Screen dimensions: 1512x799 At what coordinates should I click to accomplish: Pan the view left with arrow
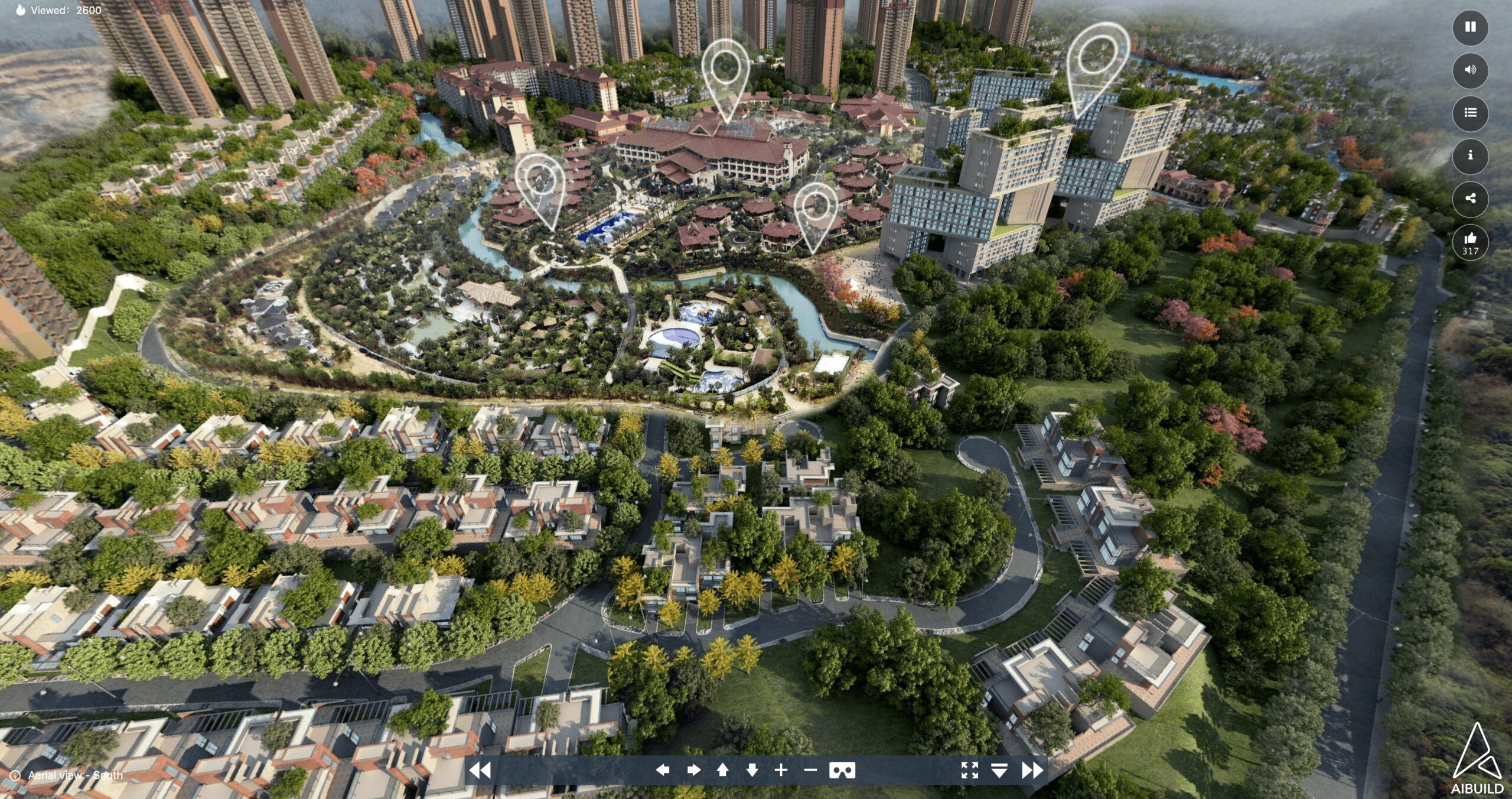[663, 770]
